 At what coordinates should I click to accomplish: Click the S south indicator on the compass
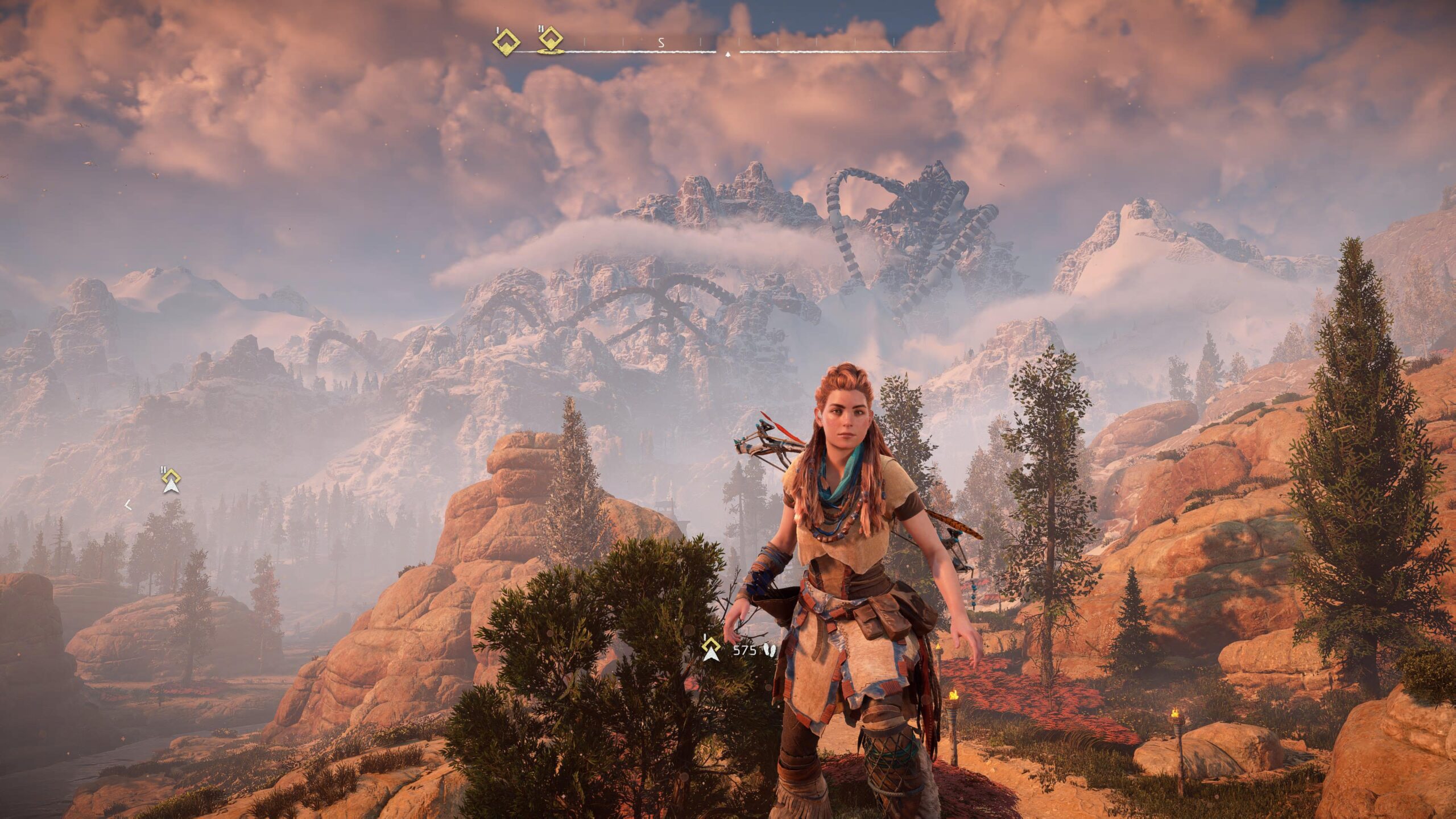tap(661, 42)
